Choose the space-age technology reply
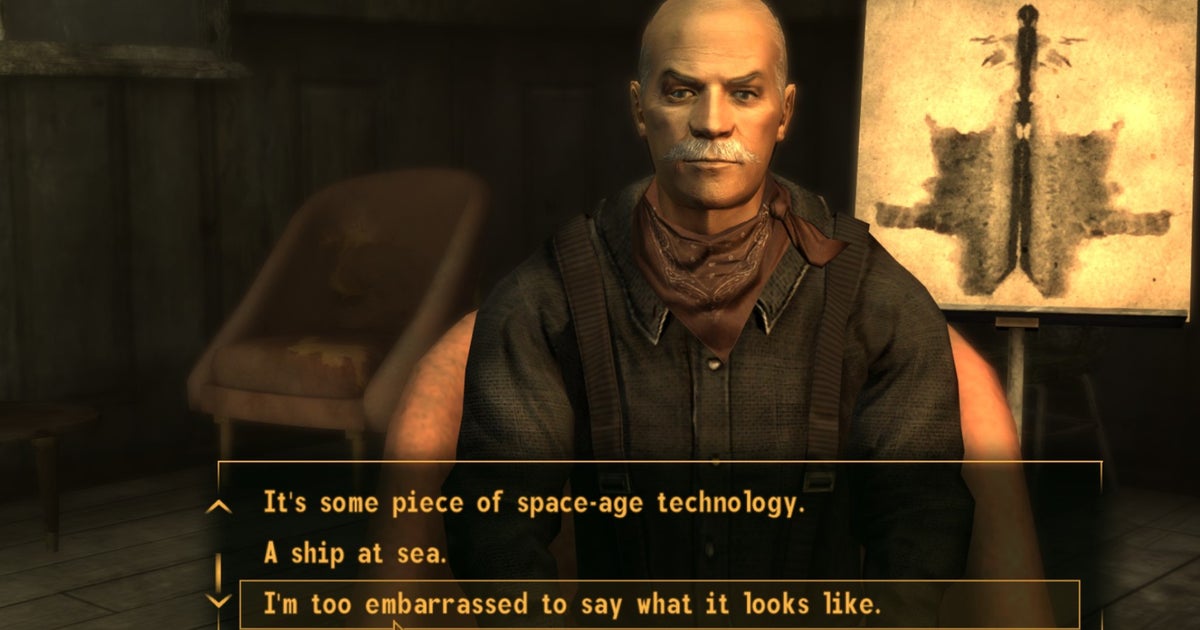The image size is (1200, 630). pyautogui.click(x=534, y=503)
